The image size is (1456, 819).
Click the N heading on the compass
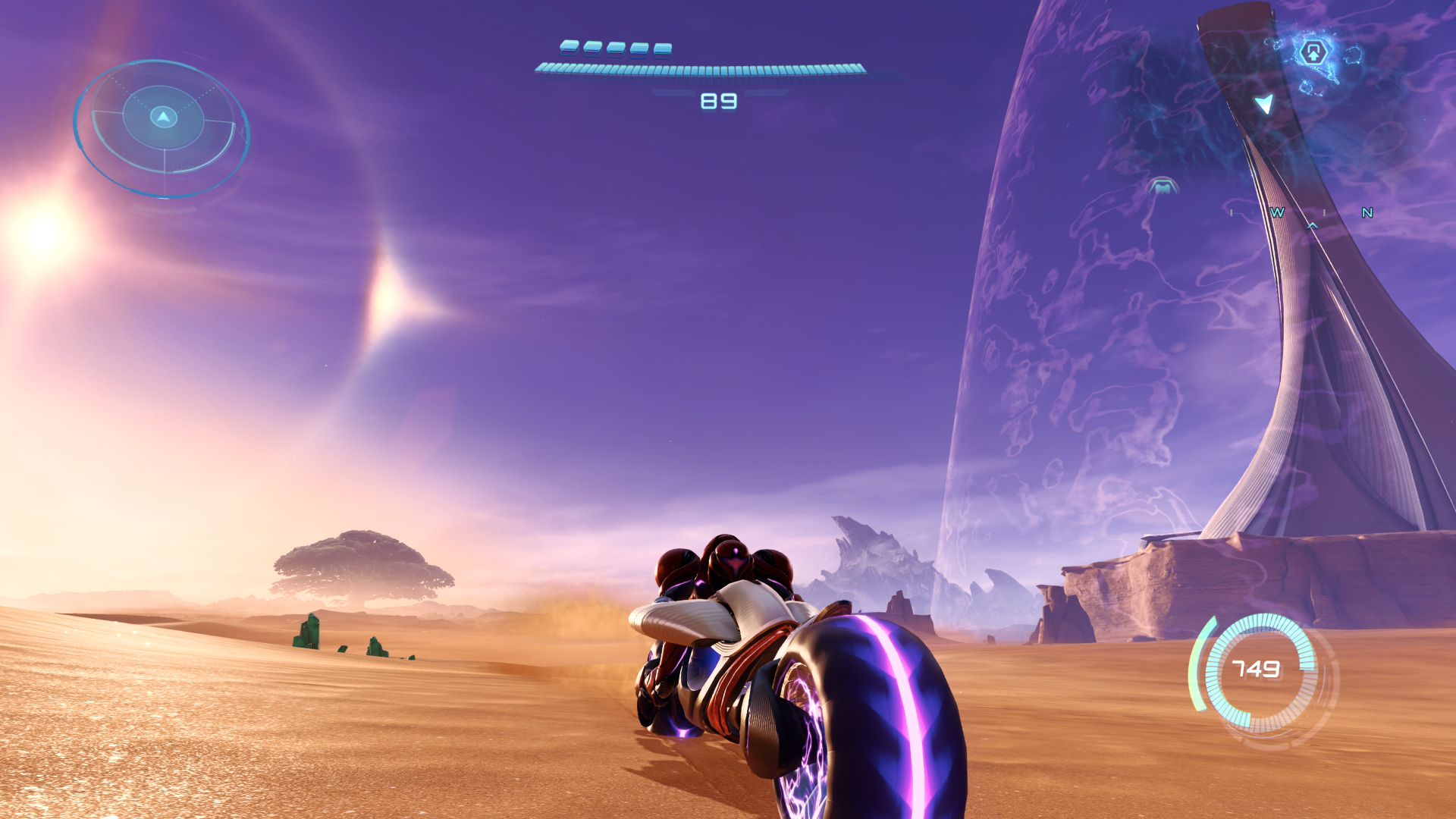[1367, 213]
